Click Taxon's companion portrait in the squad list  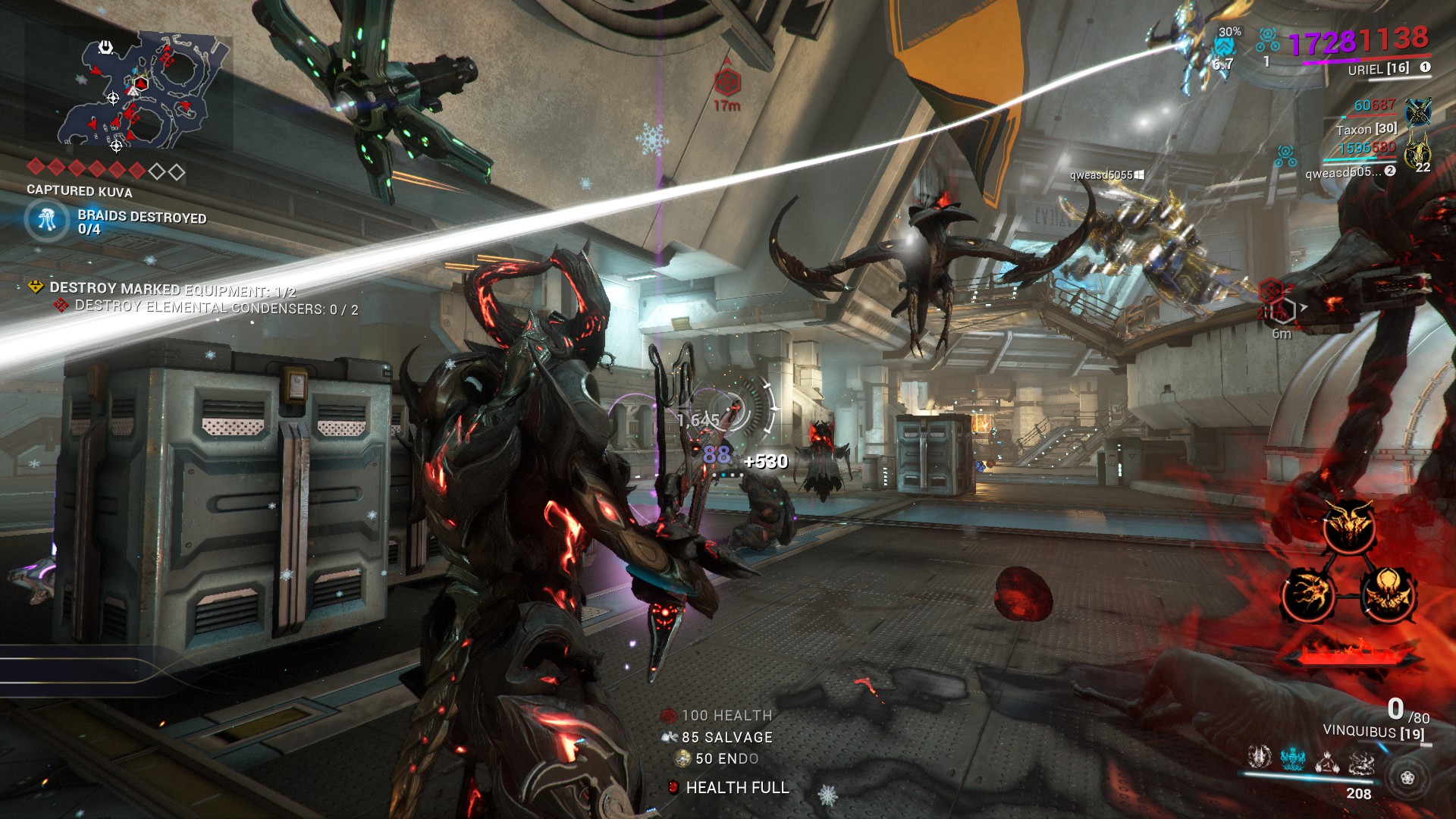coord(1418,111)
